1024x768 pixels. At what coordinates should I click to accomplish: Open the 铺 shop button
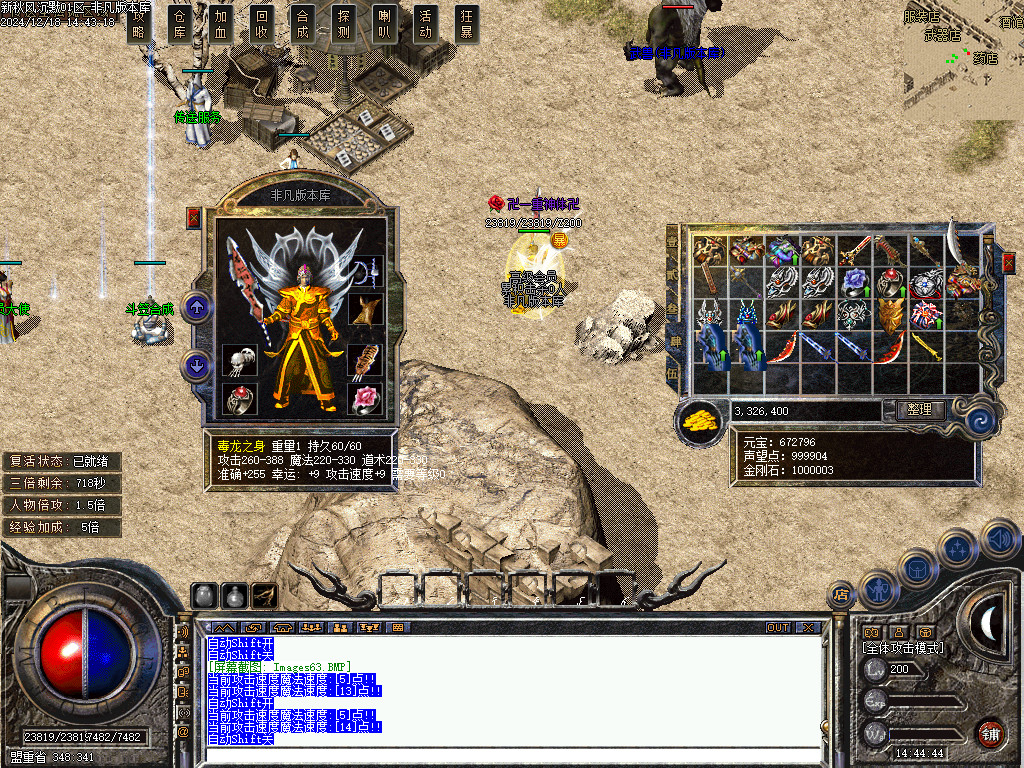coord(990,733)
